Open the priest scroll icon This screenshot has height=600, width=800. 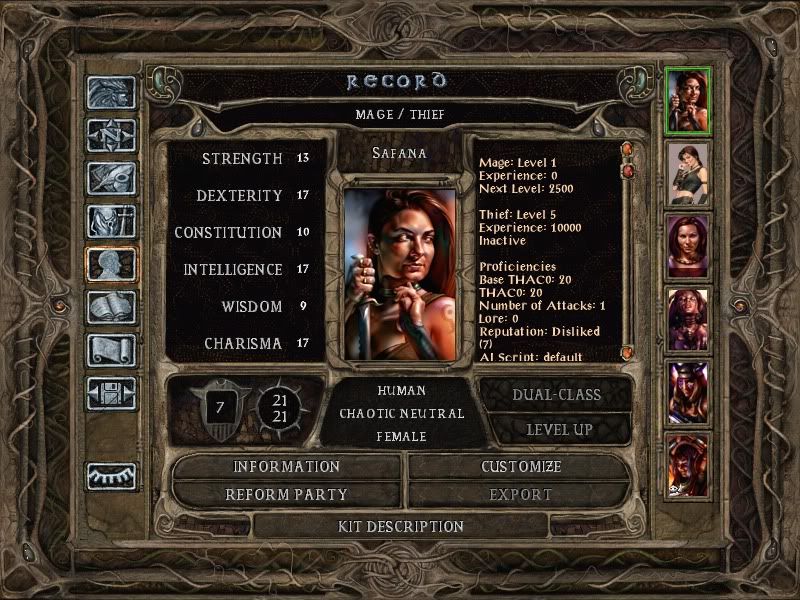pos(111,350)
